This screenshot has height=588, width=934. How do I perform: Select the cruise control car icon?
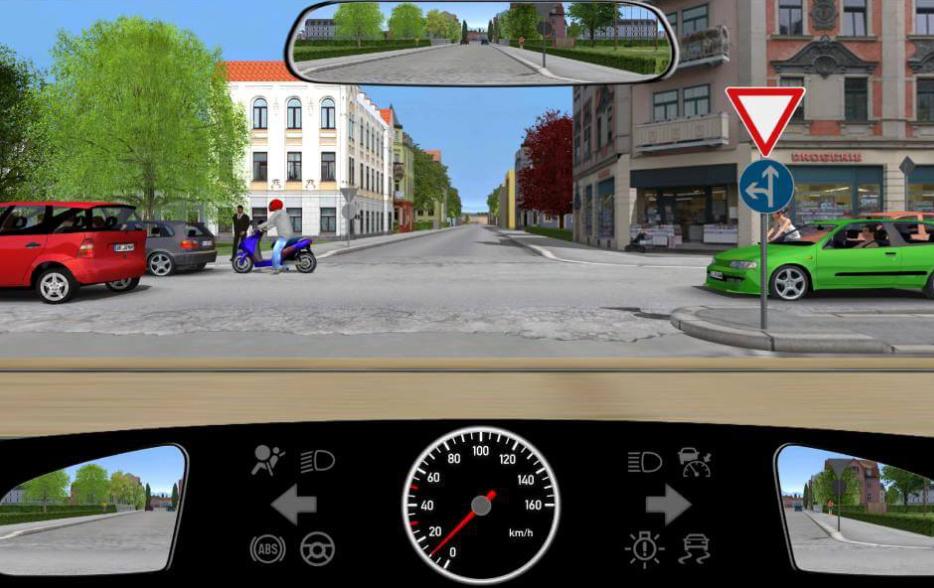coord(695,461)
